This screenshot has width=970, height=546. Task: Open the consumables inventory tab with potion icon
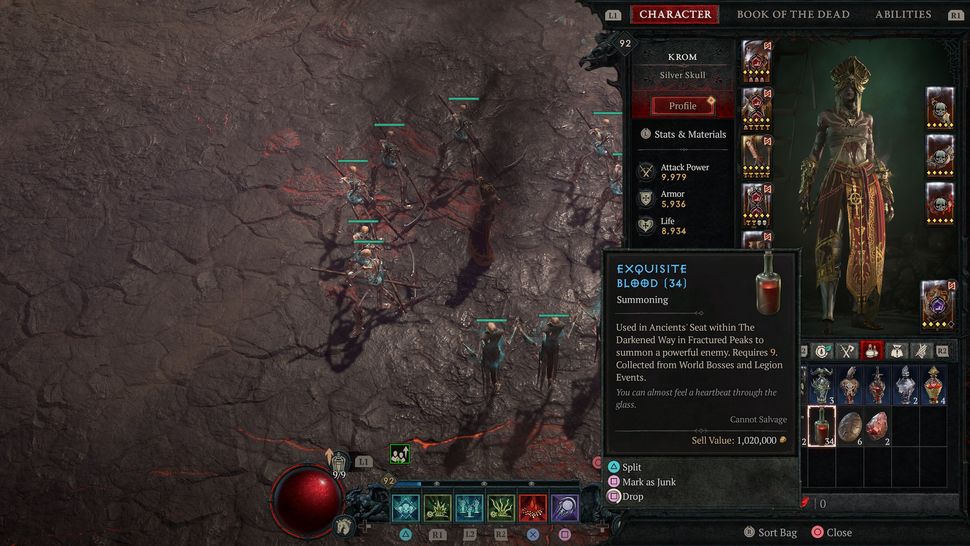(x=870, y=351)
